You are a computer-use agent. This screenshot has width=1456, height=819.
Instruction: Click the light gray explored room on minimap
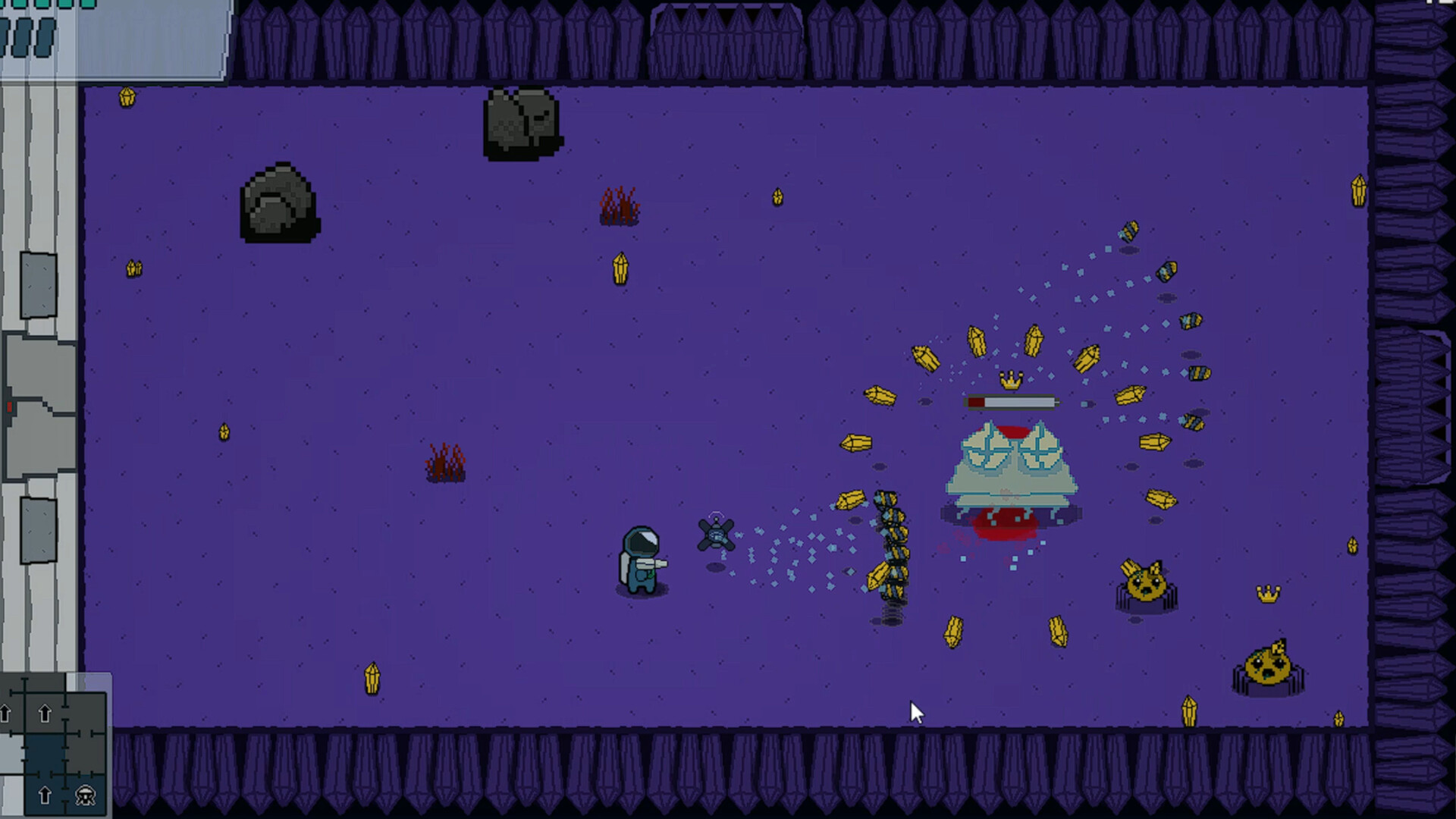pos(10,752)
